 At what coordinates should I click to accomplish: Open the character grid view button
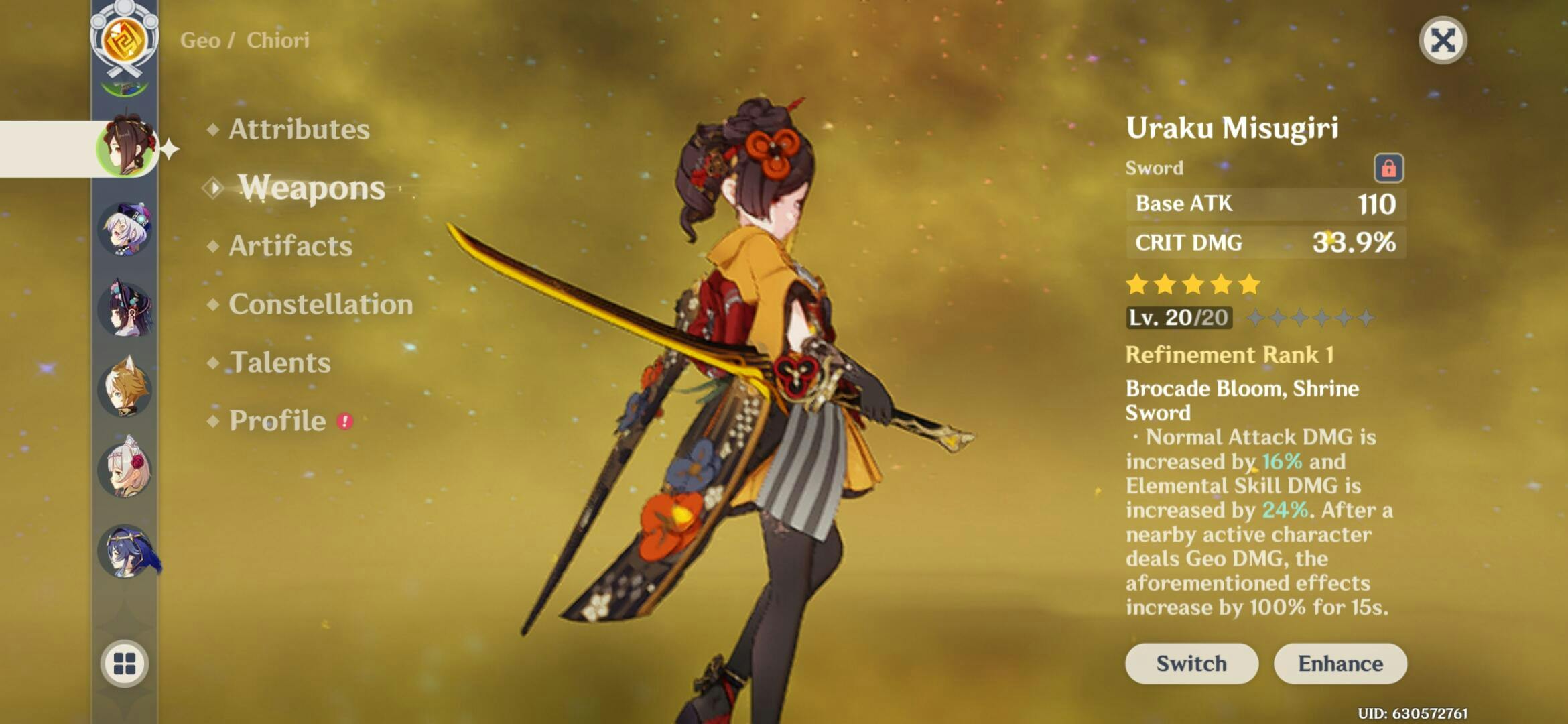click(125, 664)
